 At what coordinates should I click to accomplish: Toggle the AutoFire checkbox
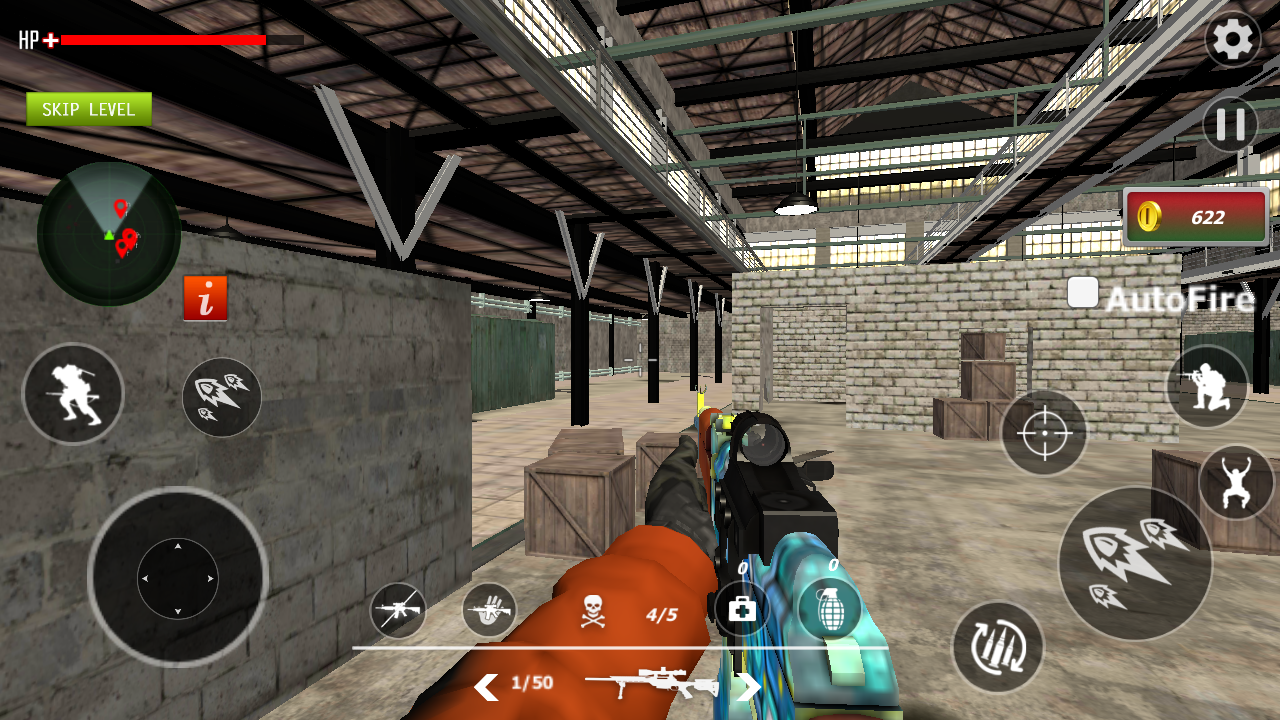click(x=1083, y=293)
